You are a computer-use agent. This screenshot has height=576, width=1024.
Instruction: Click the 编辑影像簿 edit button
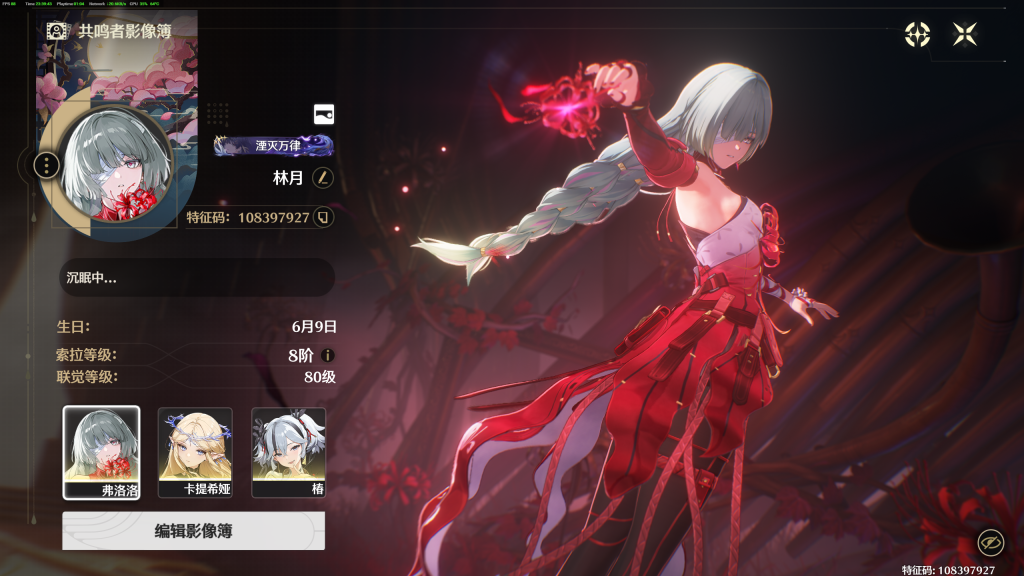coord(193,531)
